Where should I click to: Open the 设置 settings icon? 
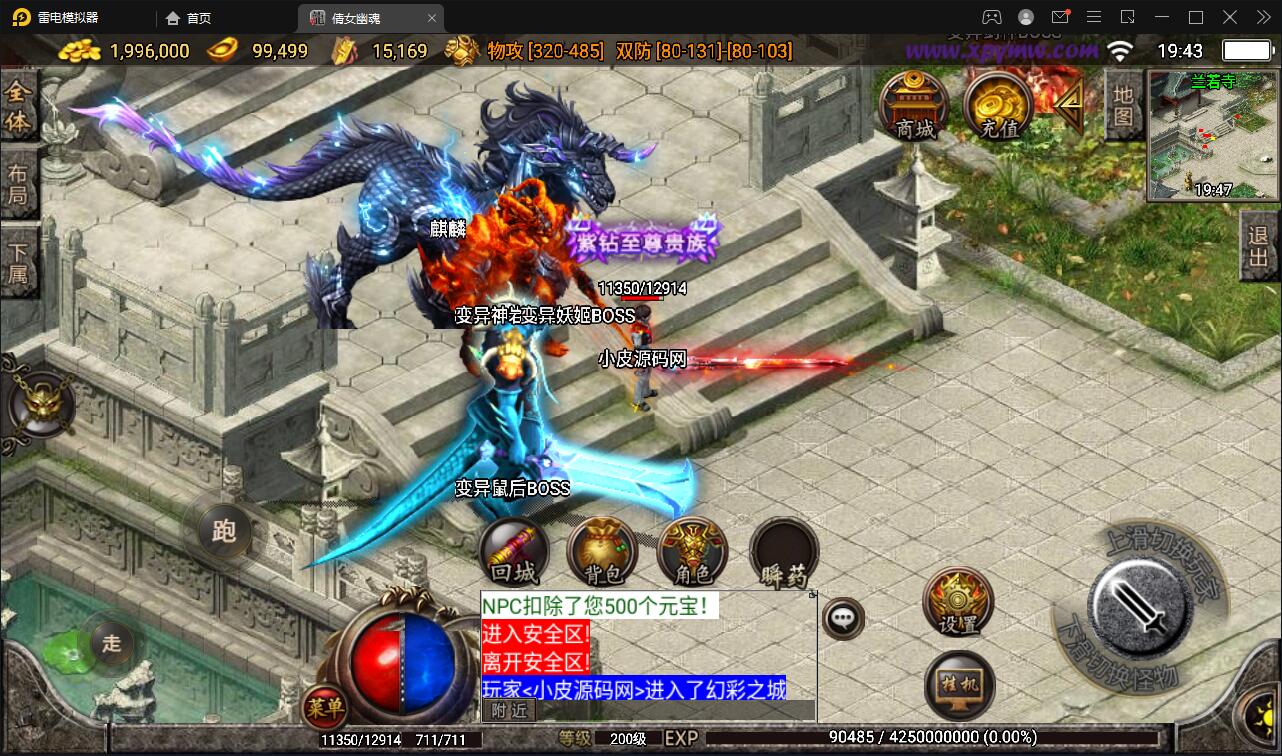957,601
